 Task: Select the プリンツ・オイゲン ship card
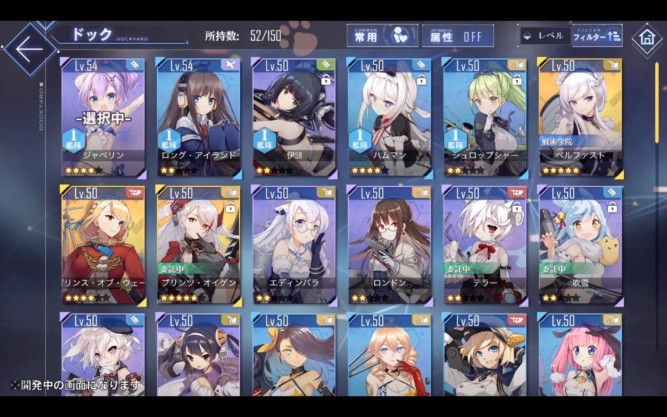198,244
